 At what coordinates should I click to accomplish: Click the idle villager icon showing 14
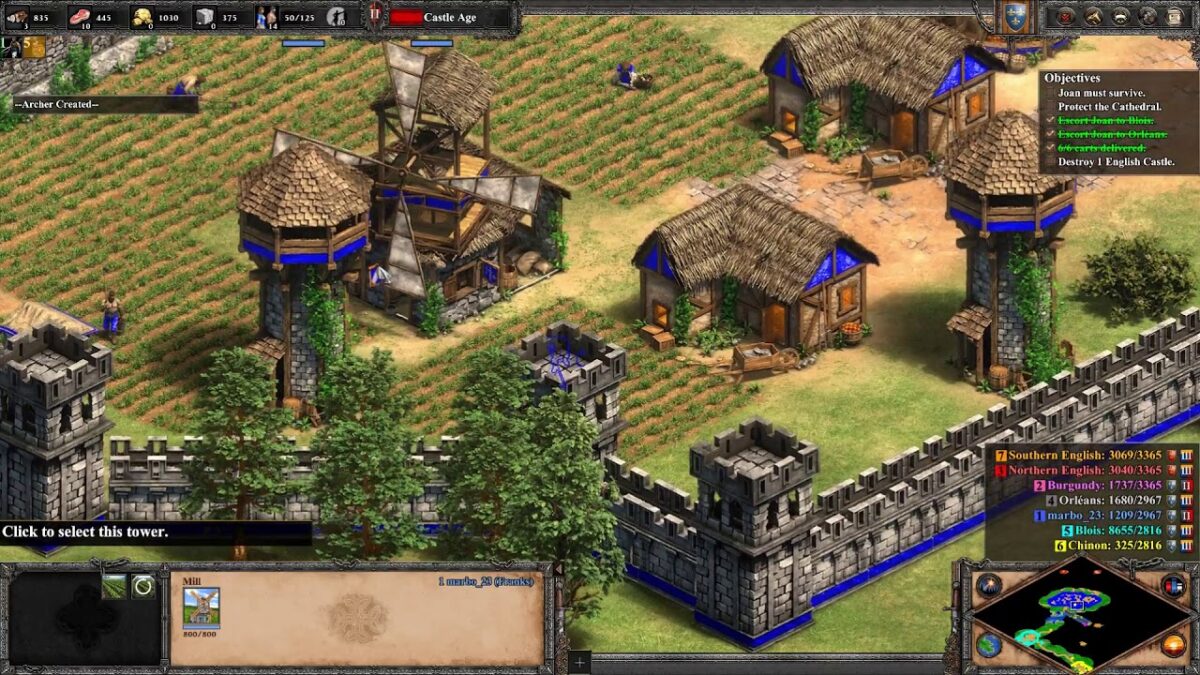point(267,16)
